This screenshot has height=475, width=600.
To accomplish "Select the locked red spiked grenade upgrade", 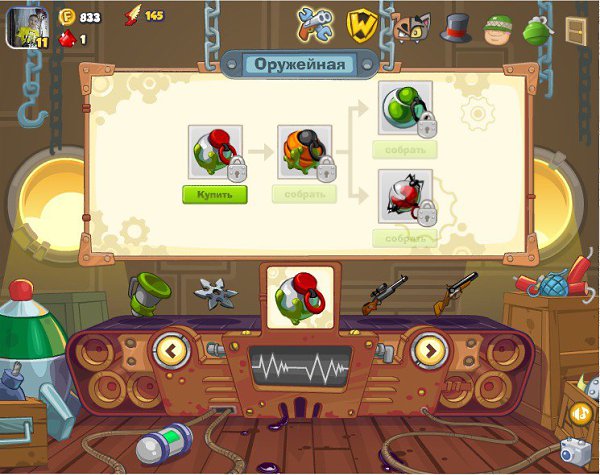I will click(x=404, y=196).
